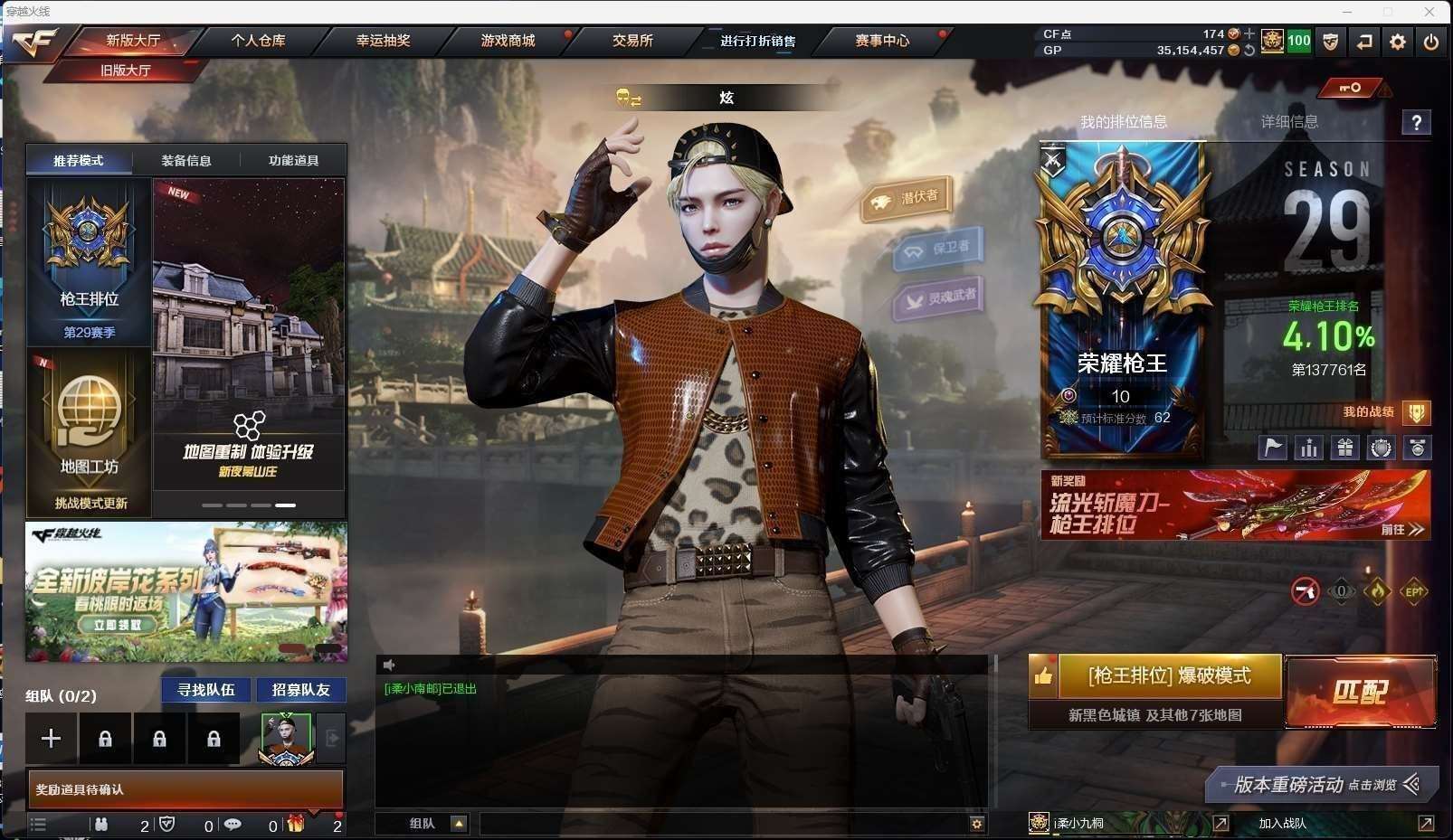The width and height of the screenshot is (1453, 840).
Task: Add a team member with the plus slot
Action: coord(51,739)
